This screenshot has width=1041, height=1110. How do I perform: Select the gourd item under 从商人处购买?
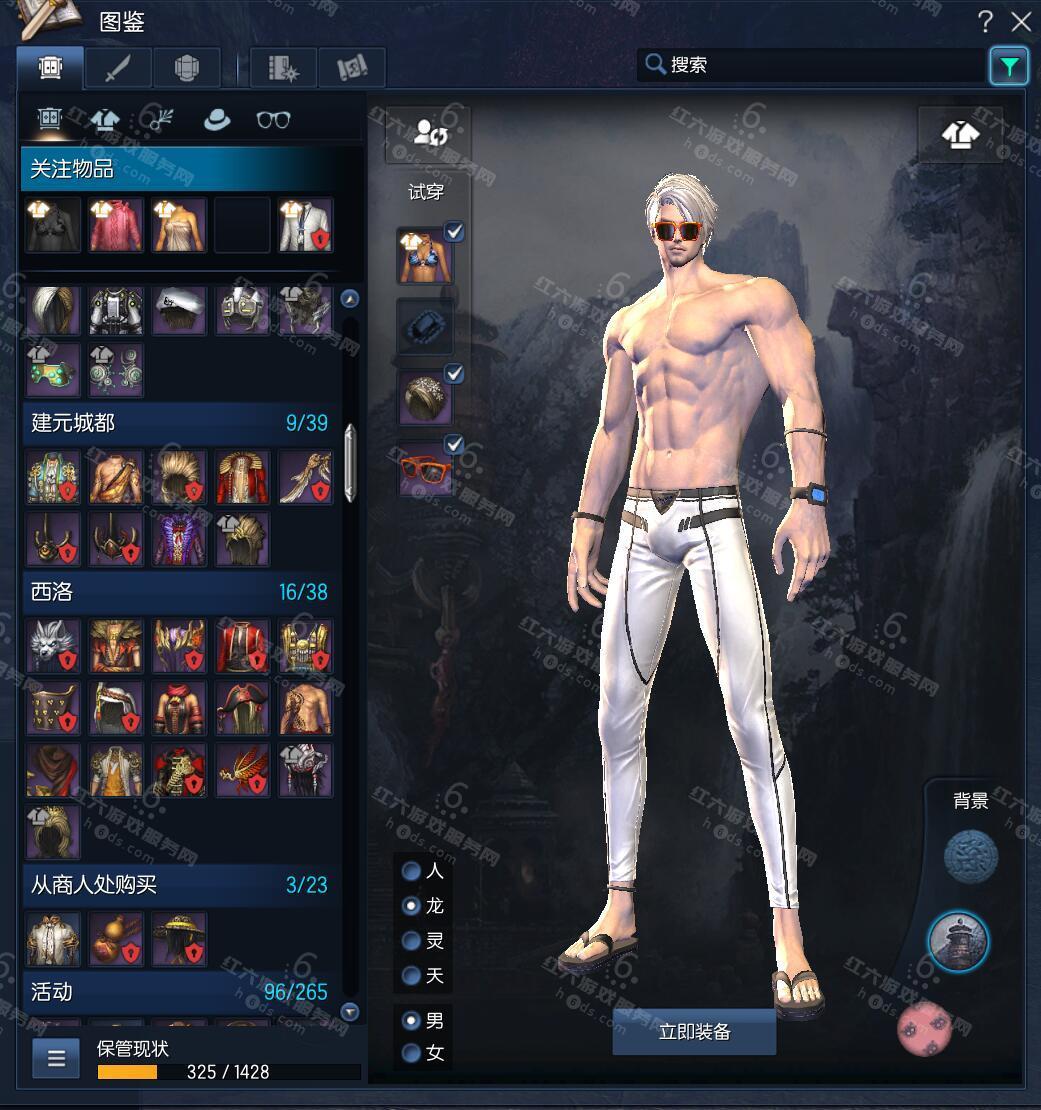pos(117,938)
